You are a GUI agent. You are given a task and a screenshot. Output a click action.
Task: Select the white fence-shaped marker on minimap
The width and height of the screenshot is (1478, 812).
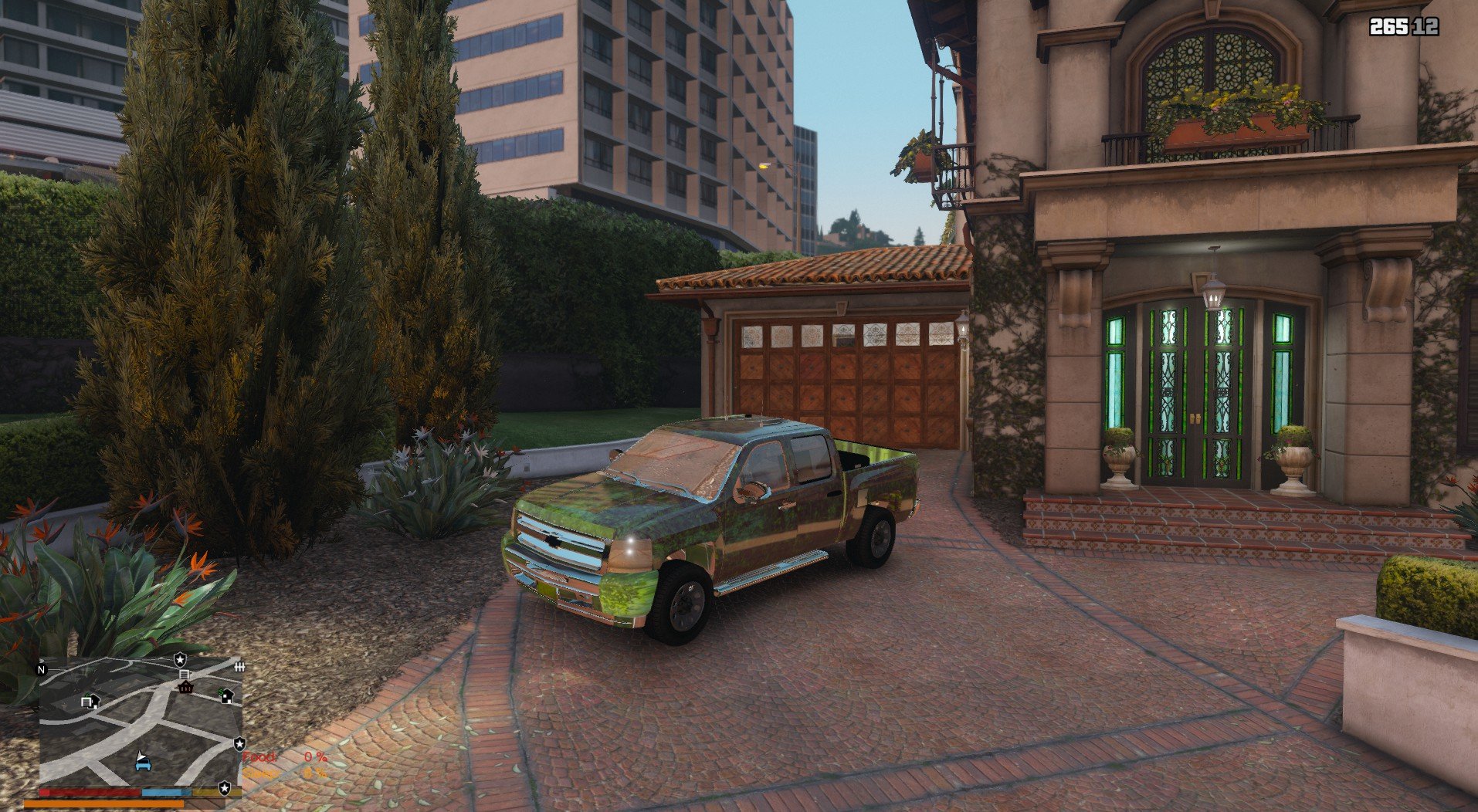[x=239, y=667]
